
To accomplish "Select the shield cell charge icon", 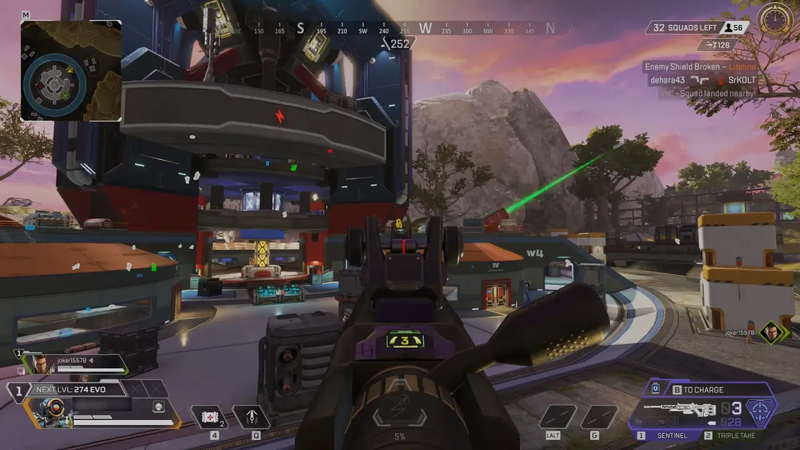I will click(656, 389).
